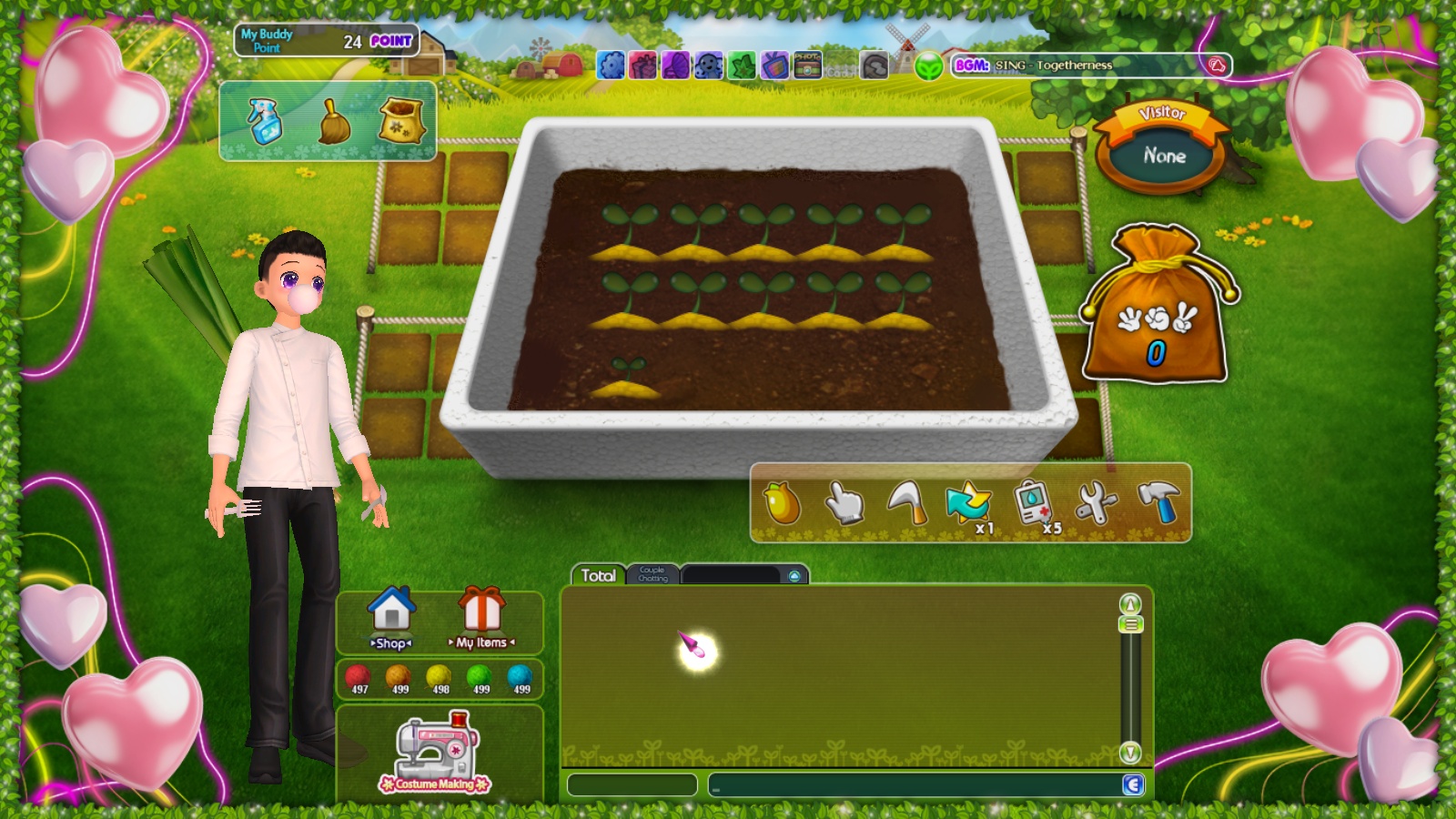Viewport: 1456px width, 819px height.
Task: Select the fertilizer sack item
Action: click(x=401, y=121)
